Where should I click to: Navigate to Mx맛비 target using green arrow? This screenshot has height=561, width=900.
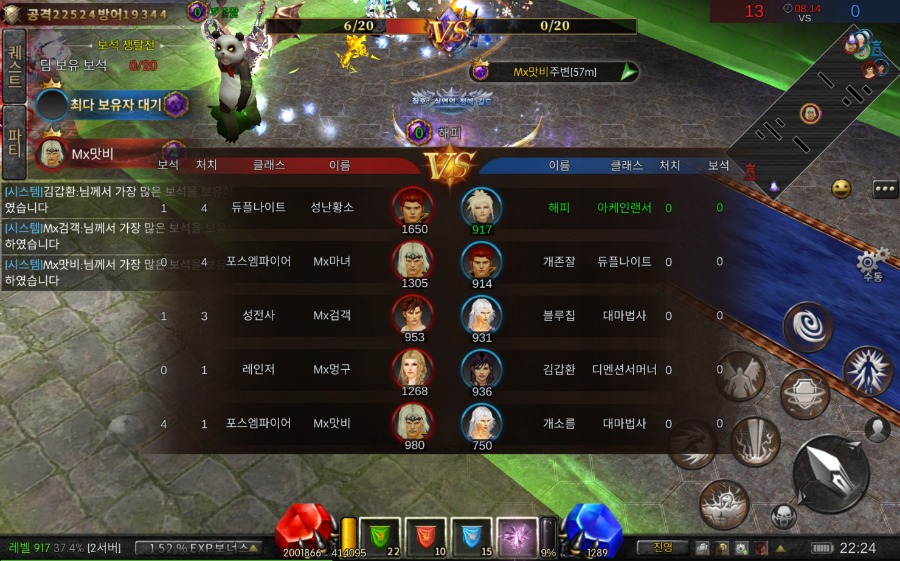pos(628,72)
